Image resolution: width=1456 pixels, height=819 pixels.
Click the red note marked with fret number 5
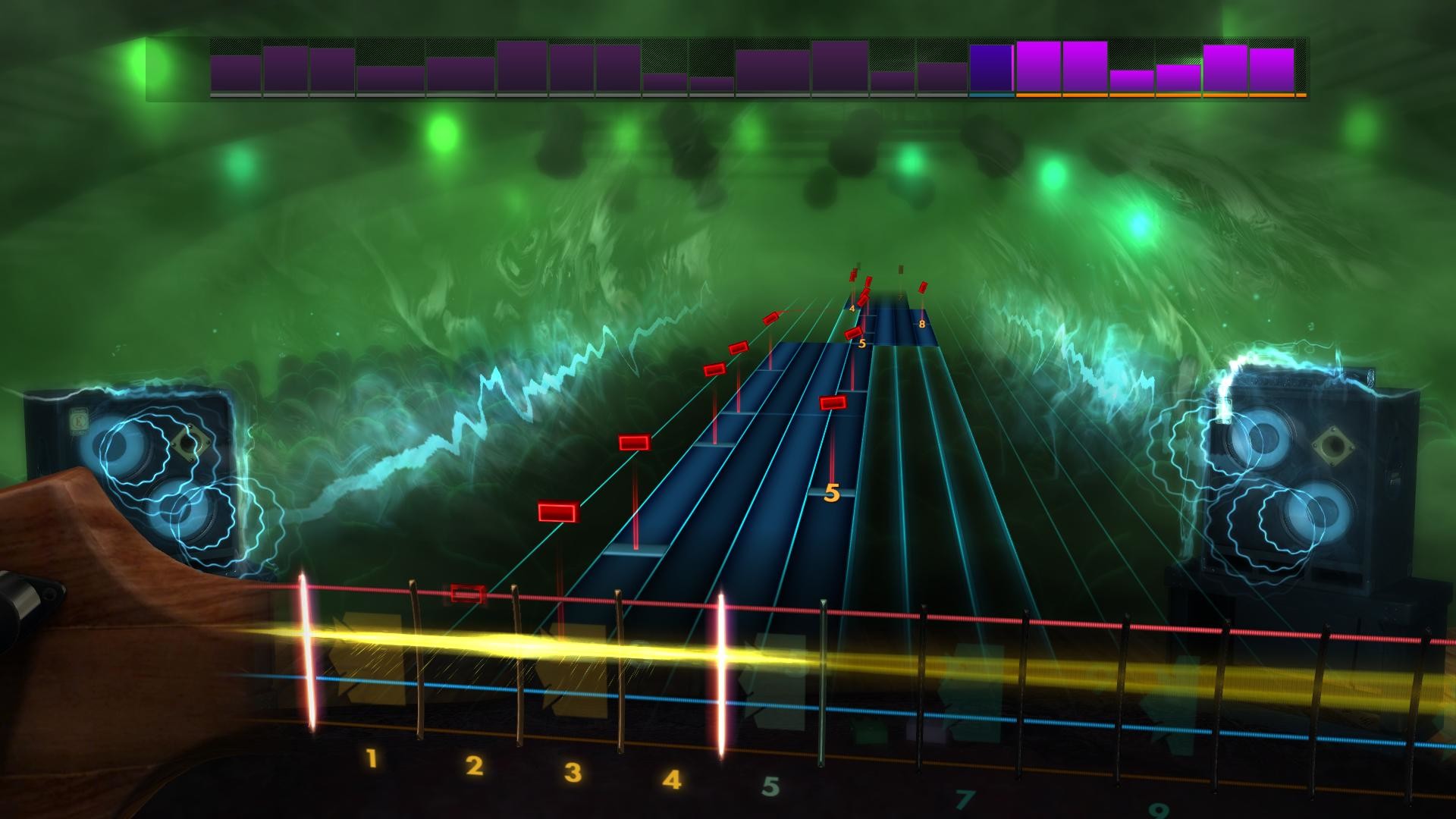(x=855, y=332)
